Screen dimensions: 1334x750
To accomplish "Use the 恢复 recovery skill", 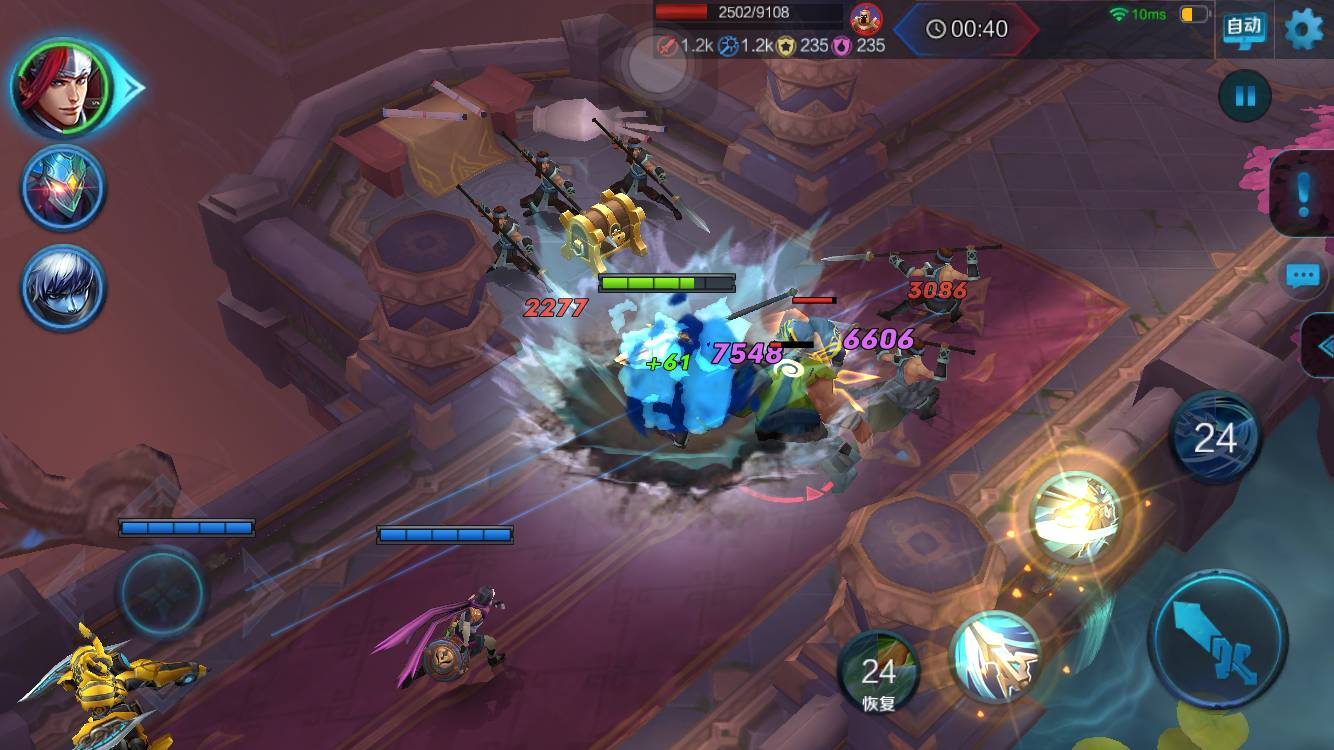I will 878,671.
